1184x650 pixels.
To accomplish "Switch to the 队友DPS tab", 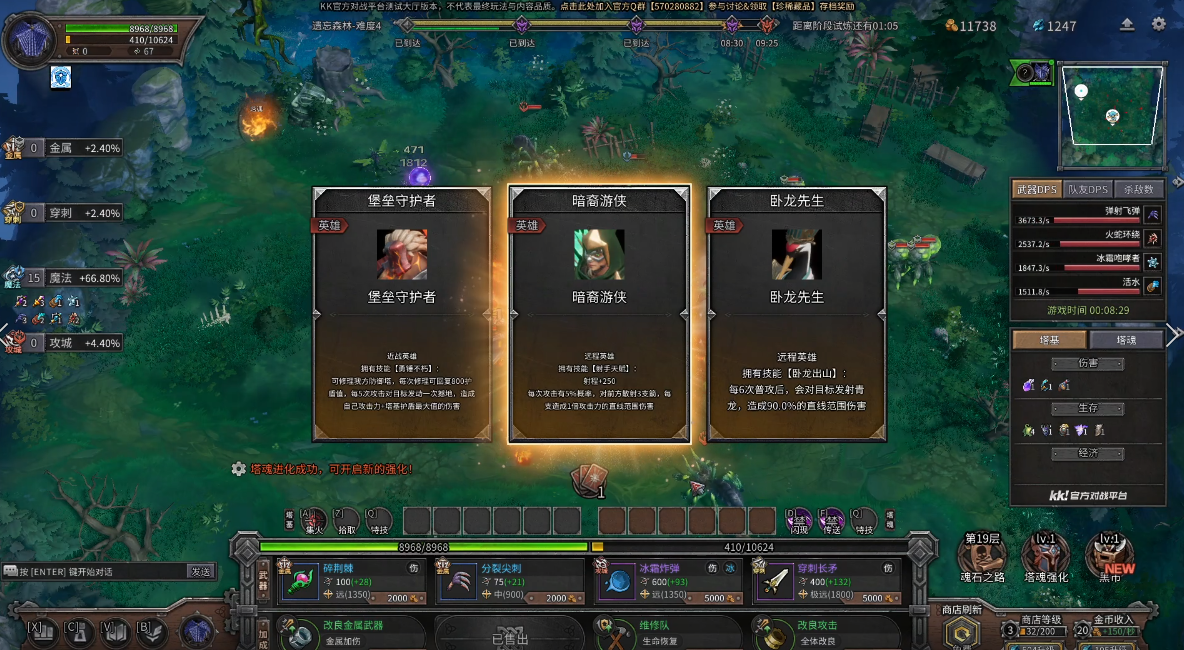I will pyautogui.click(x=1088, y=189).
